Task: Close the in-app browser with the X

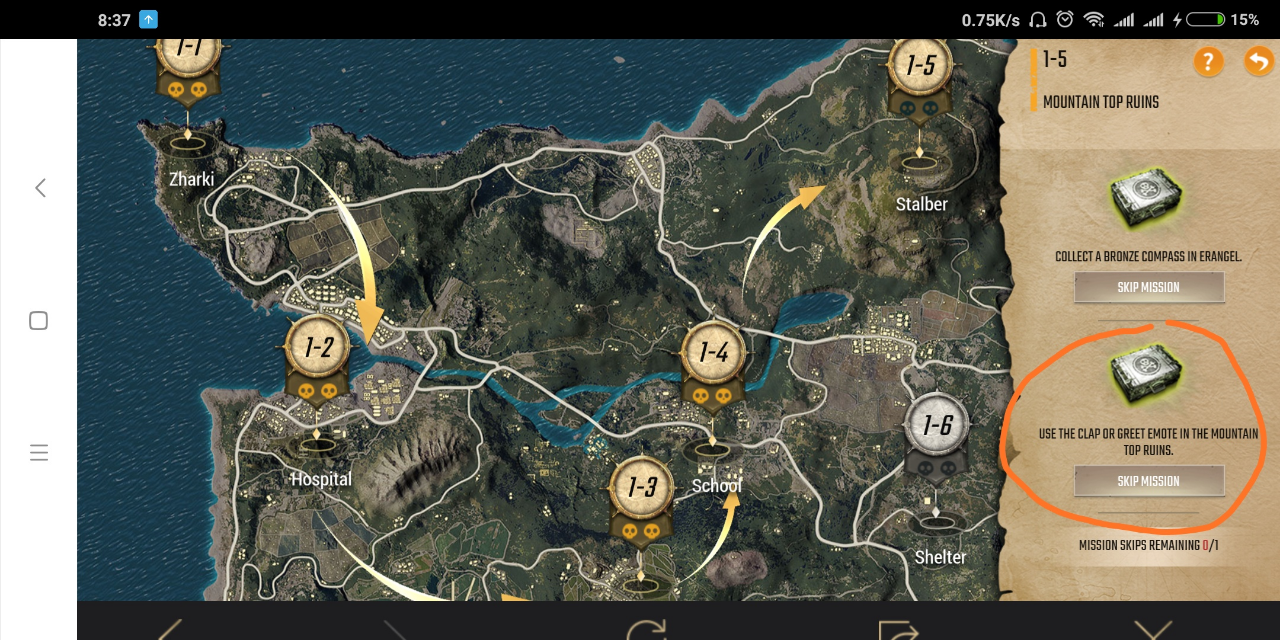Action: pyautogui.click(x=1152, y=630)
